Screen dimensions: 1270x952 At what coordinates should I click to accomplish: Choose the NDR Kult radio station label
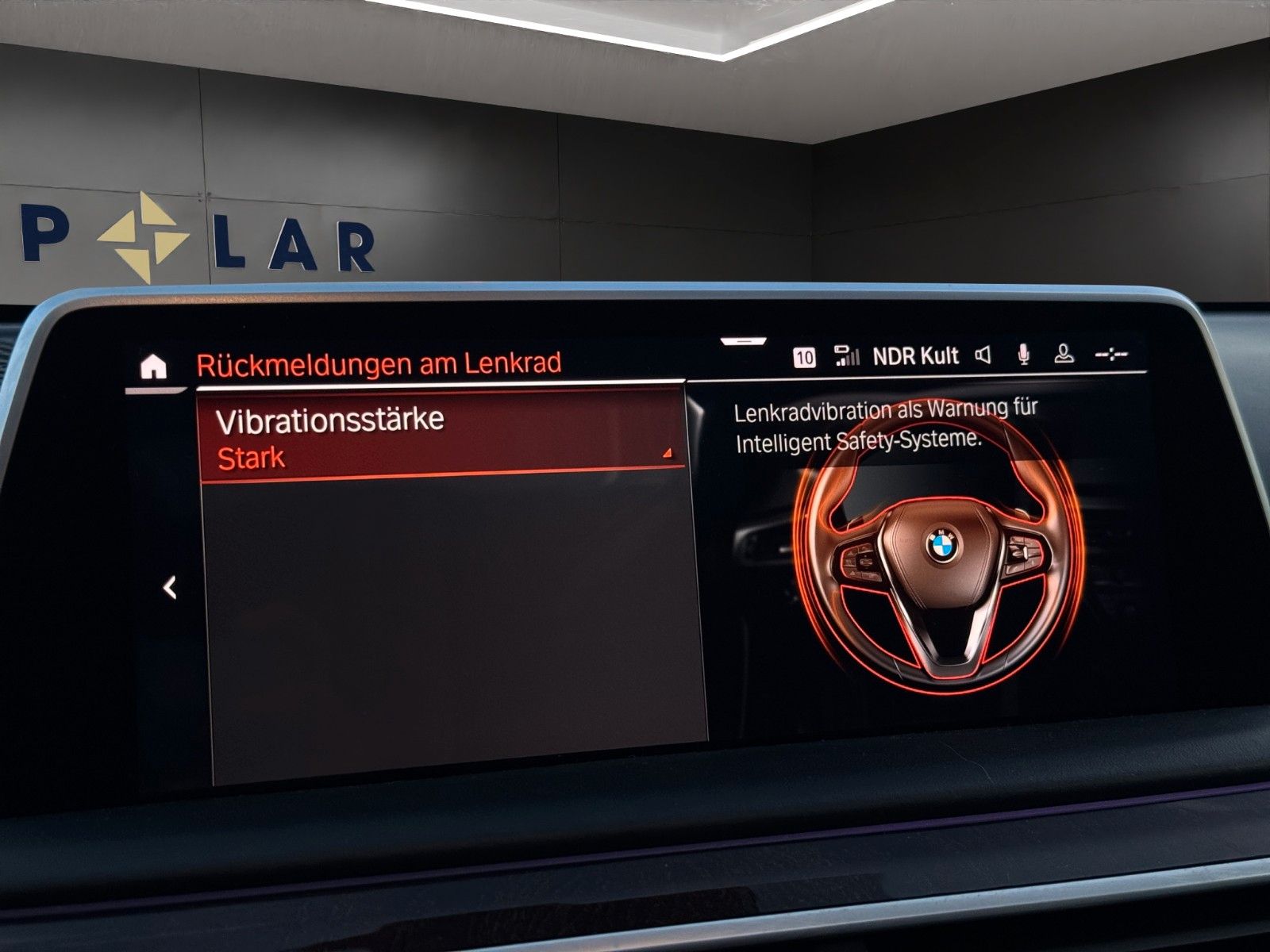914,354
